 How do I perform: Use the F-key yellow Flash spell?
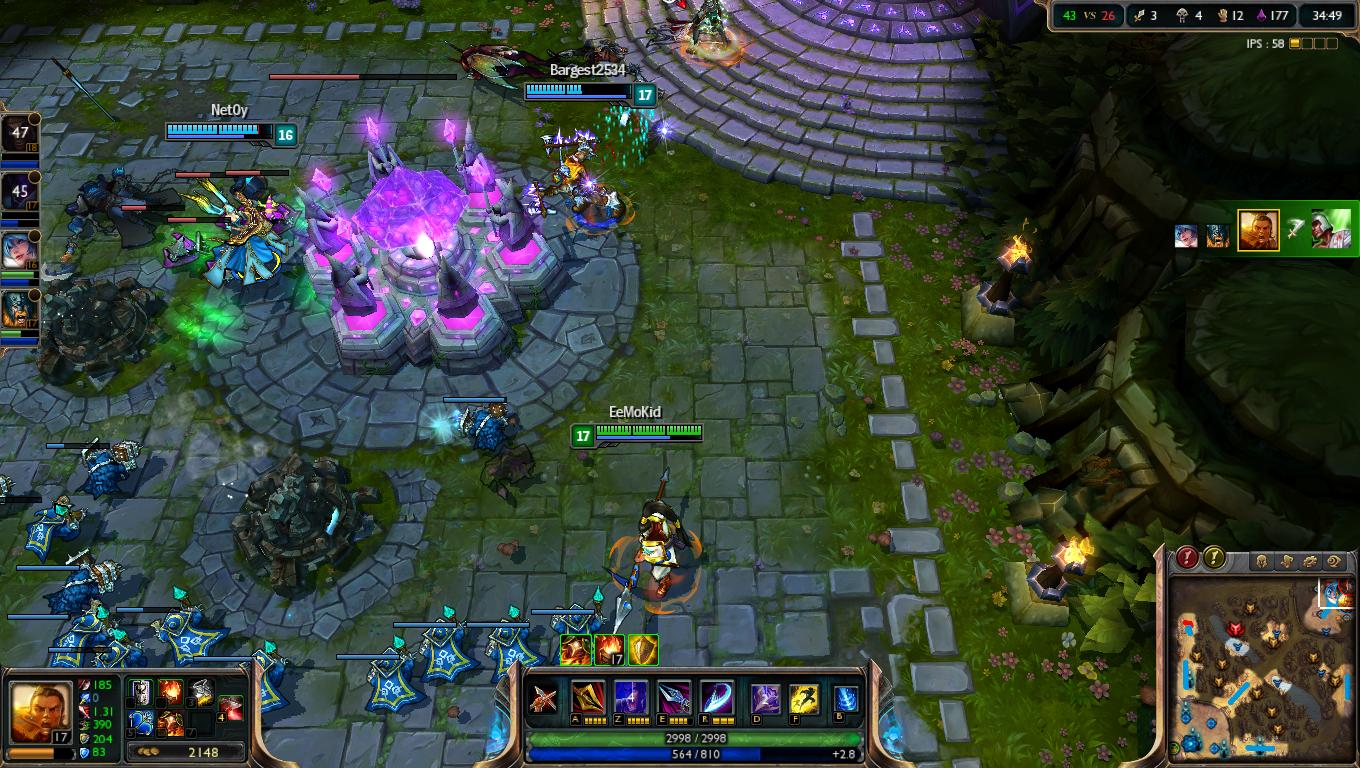pyautogui.click(x=805, y=697)
